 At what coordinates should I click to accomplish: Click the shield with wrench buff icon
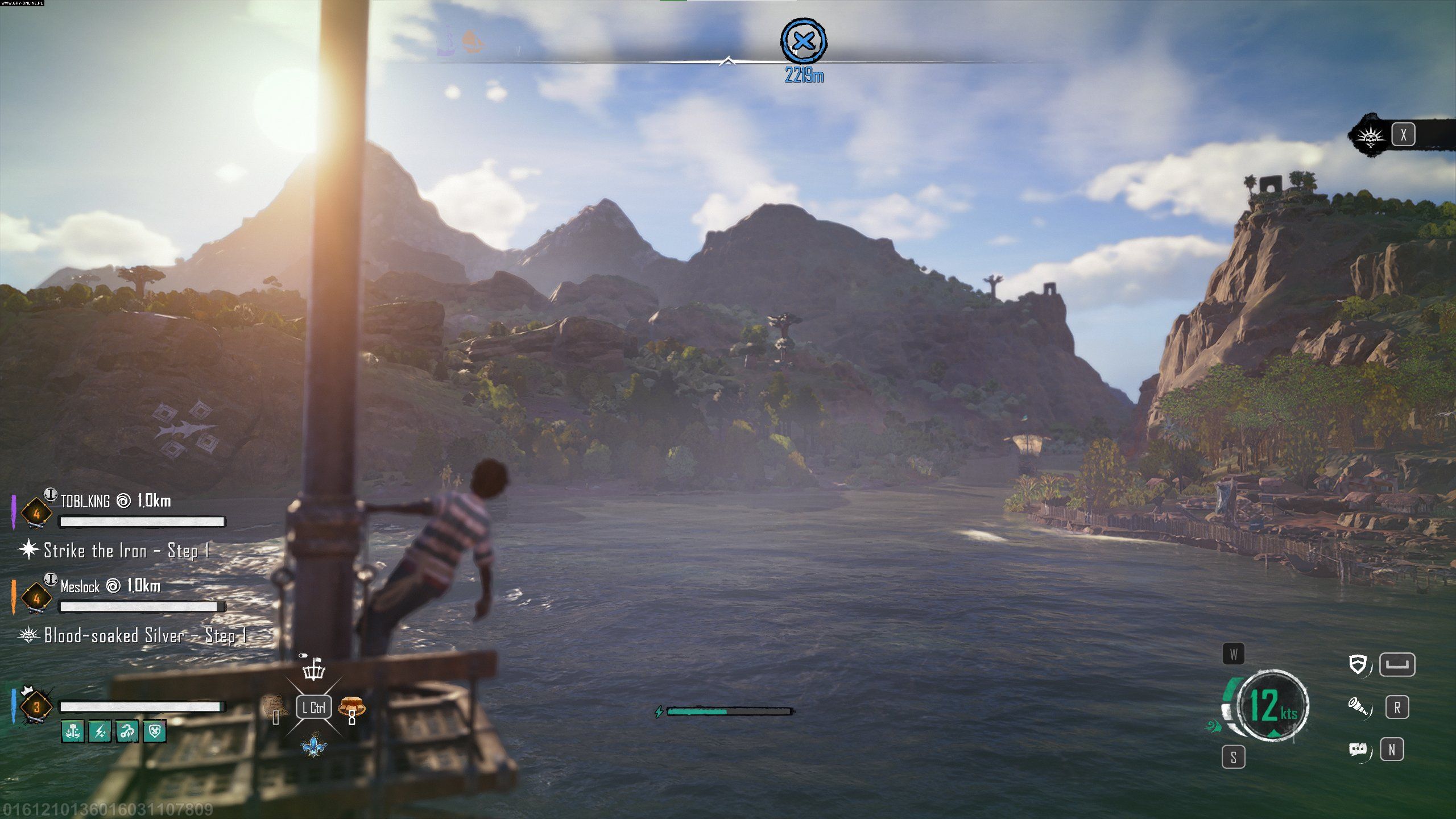click(x=155, y=731)
